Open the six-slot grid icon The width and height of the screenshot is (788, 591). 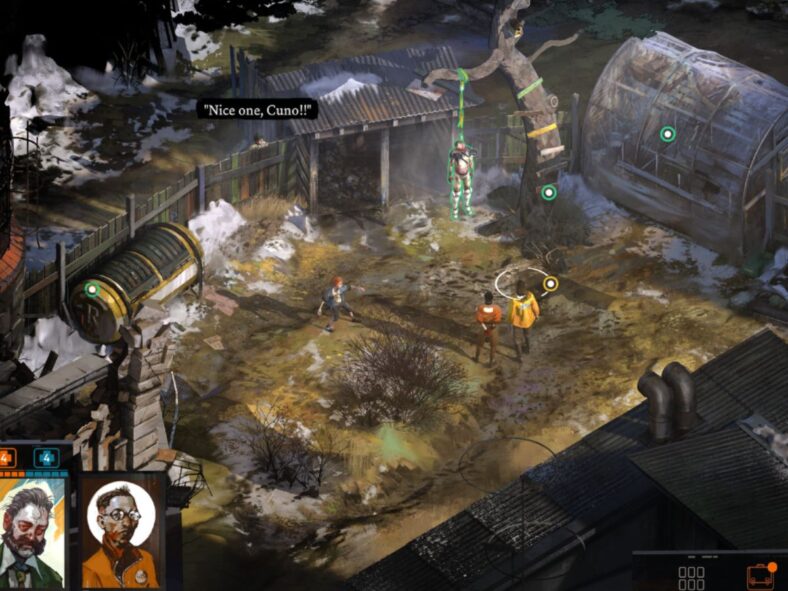click(x=691, y=578)
